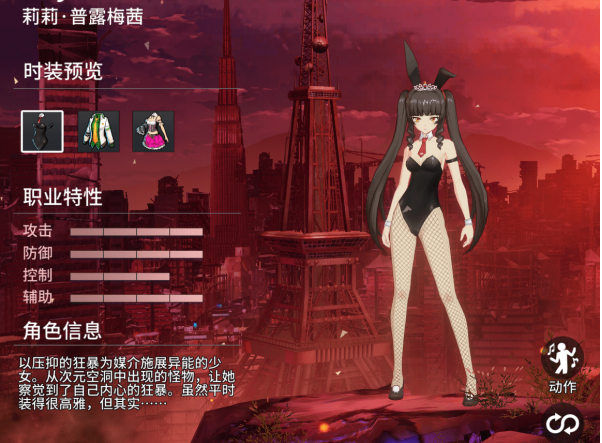Preview the green and white jacket costume

[x=98, y=131]
